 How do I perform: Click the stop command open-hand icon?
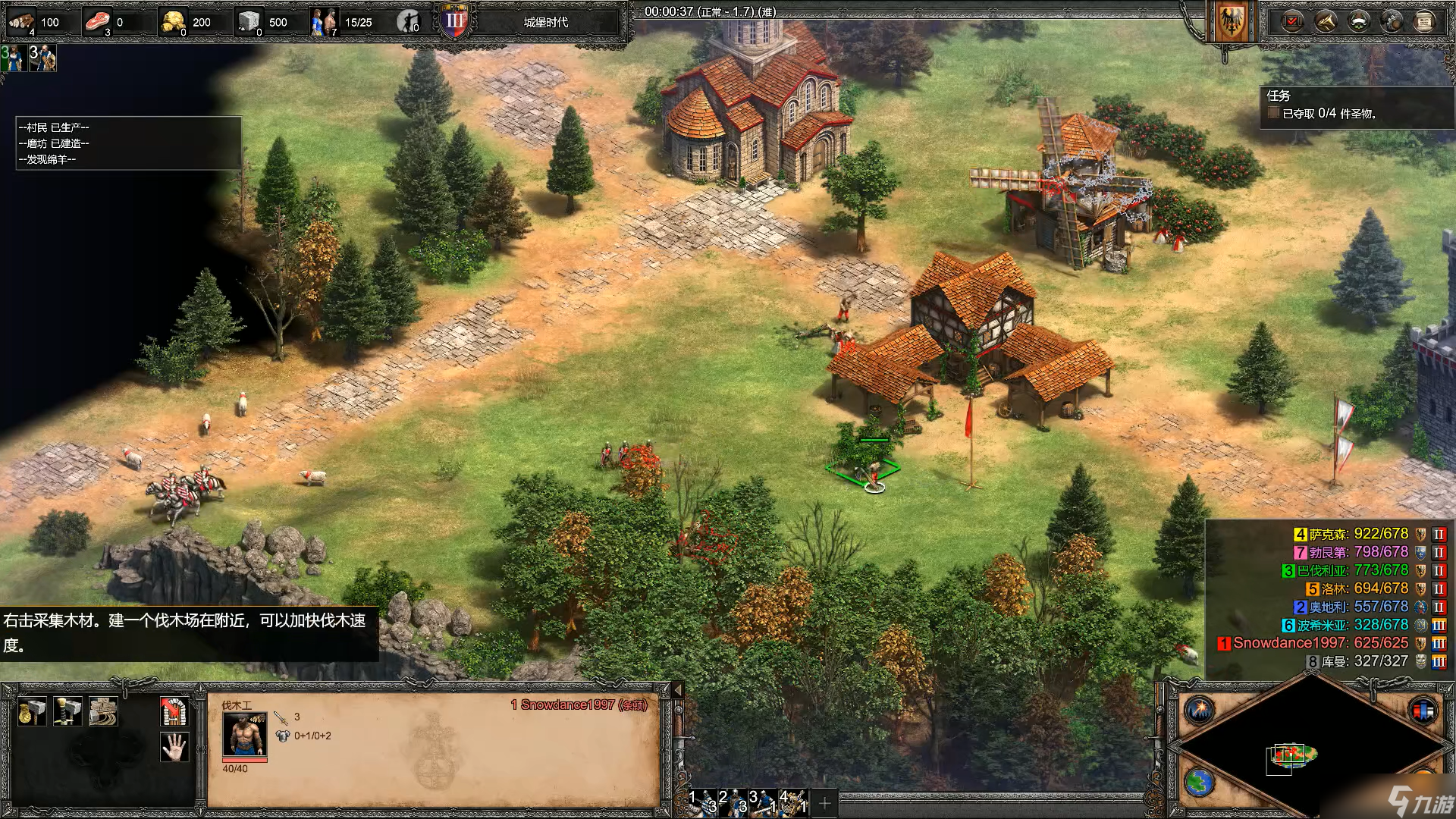pyautogui.click(x=174, y=748)
